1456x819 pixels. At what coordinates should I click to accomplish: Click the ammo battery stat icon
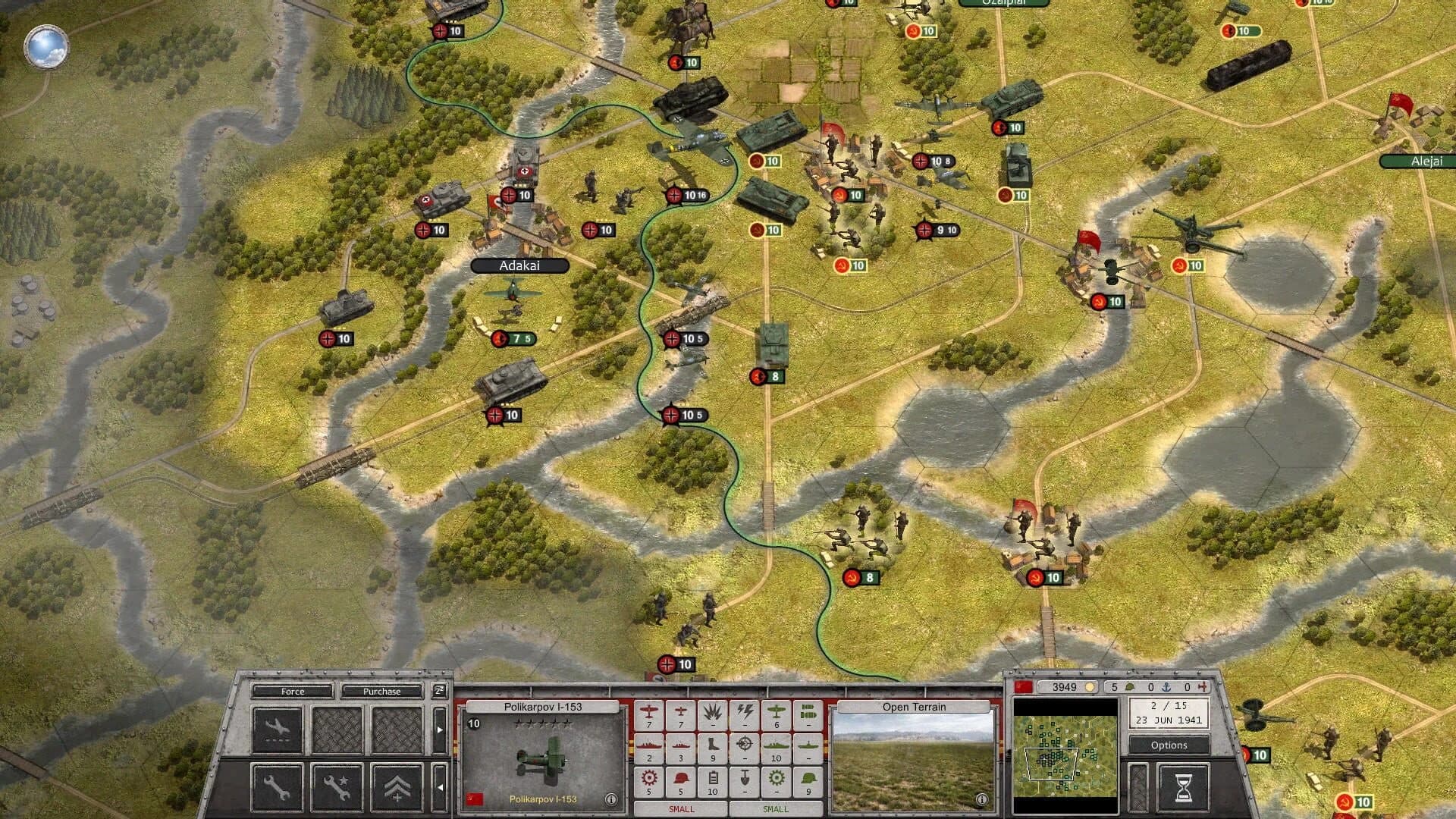click(x=713, y=780)
